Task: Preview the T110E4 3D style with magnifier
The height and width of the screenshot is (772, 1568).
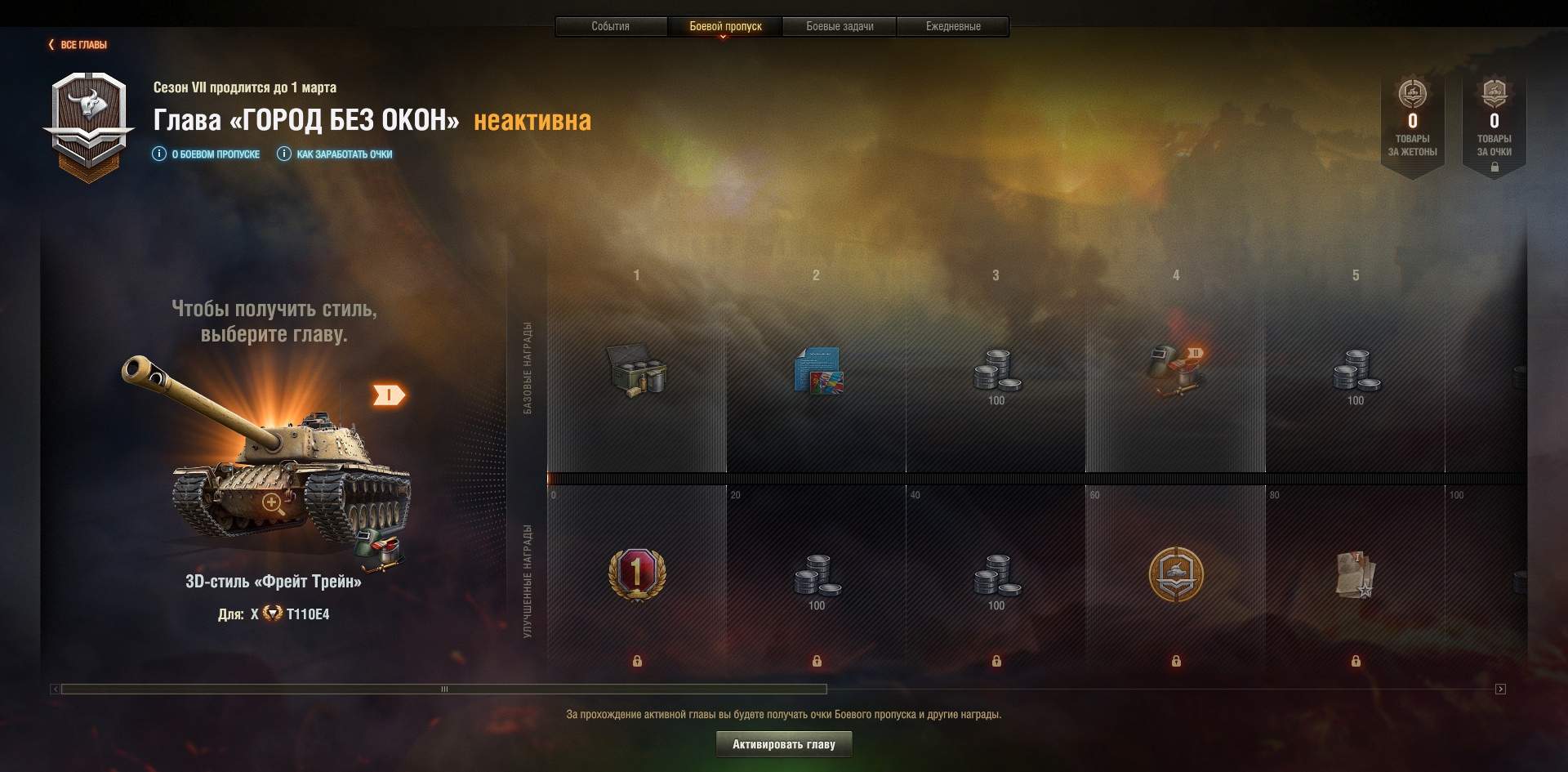Action: coord(273,503)
